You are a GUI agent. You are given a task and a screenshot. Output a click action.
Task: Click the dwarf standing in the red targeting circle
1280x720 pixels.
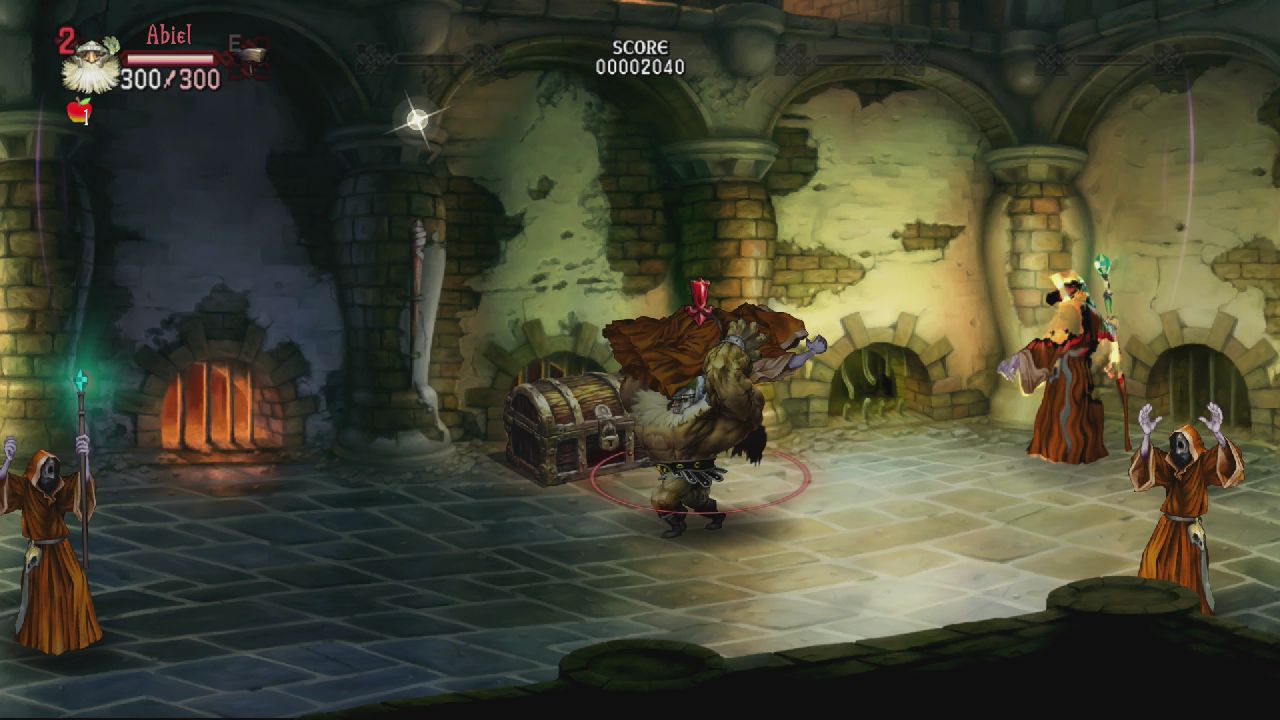coord(700,420)
